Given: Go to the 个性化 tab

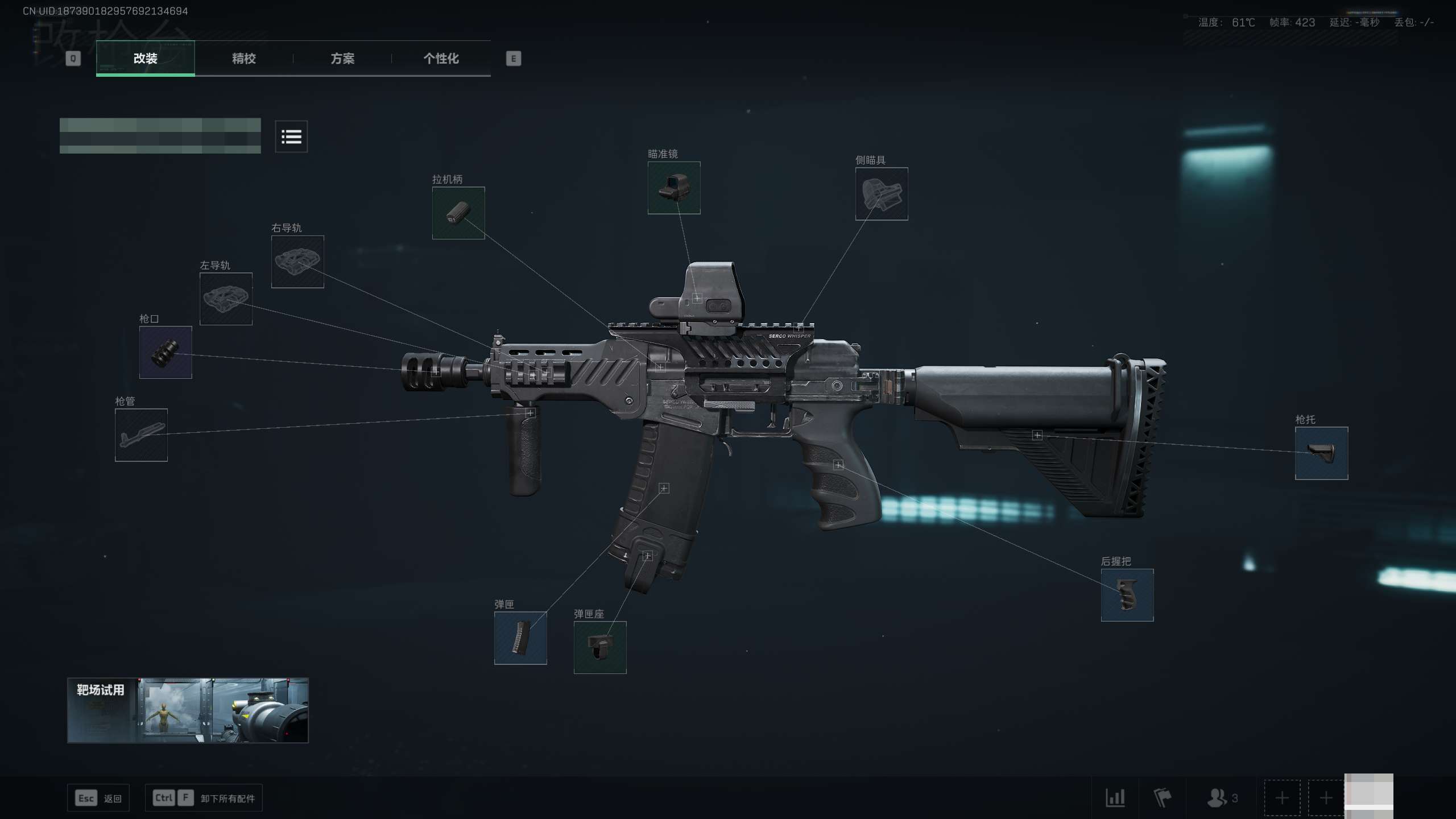Looking at the screenshot, I should (441, 58).
